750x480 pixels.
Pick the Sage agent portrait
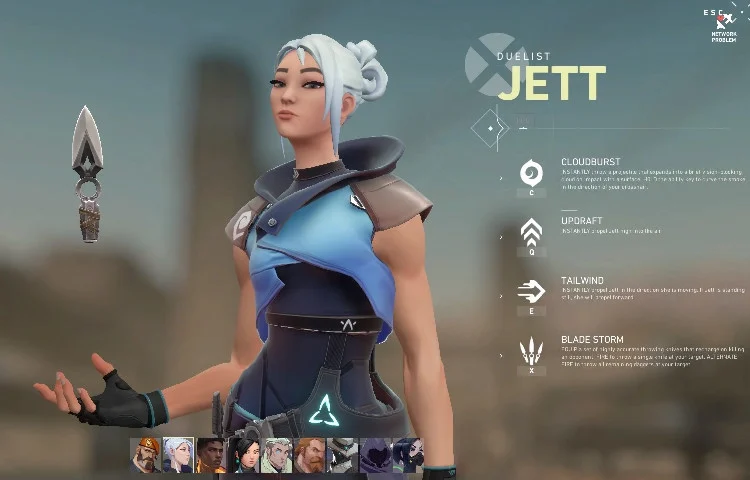pyautogui.click(x=245, y=455)
